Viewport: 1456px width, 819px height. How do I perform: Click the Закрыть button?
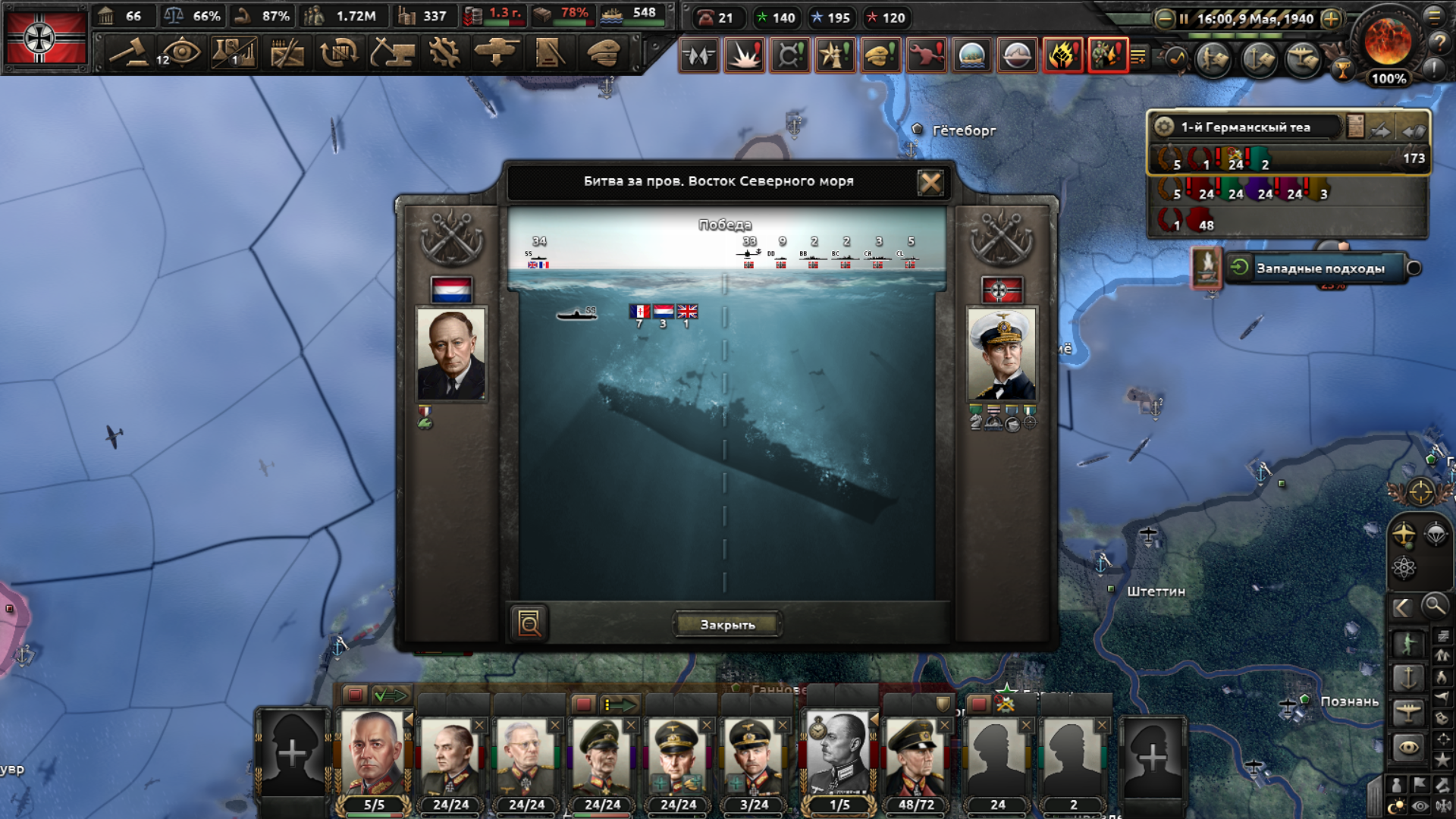(x=727, y=625)
